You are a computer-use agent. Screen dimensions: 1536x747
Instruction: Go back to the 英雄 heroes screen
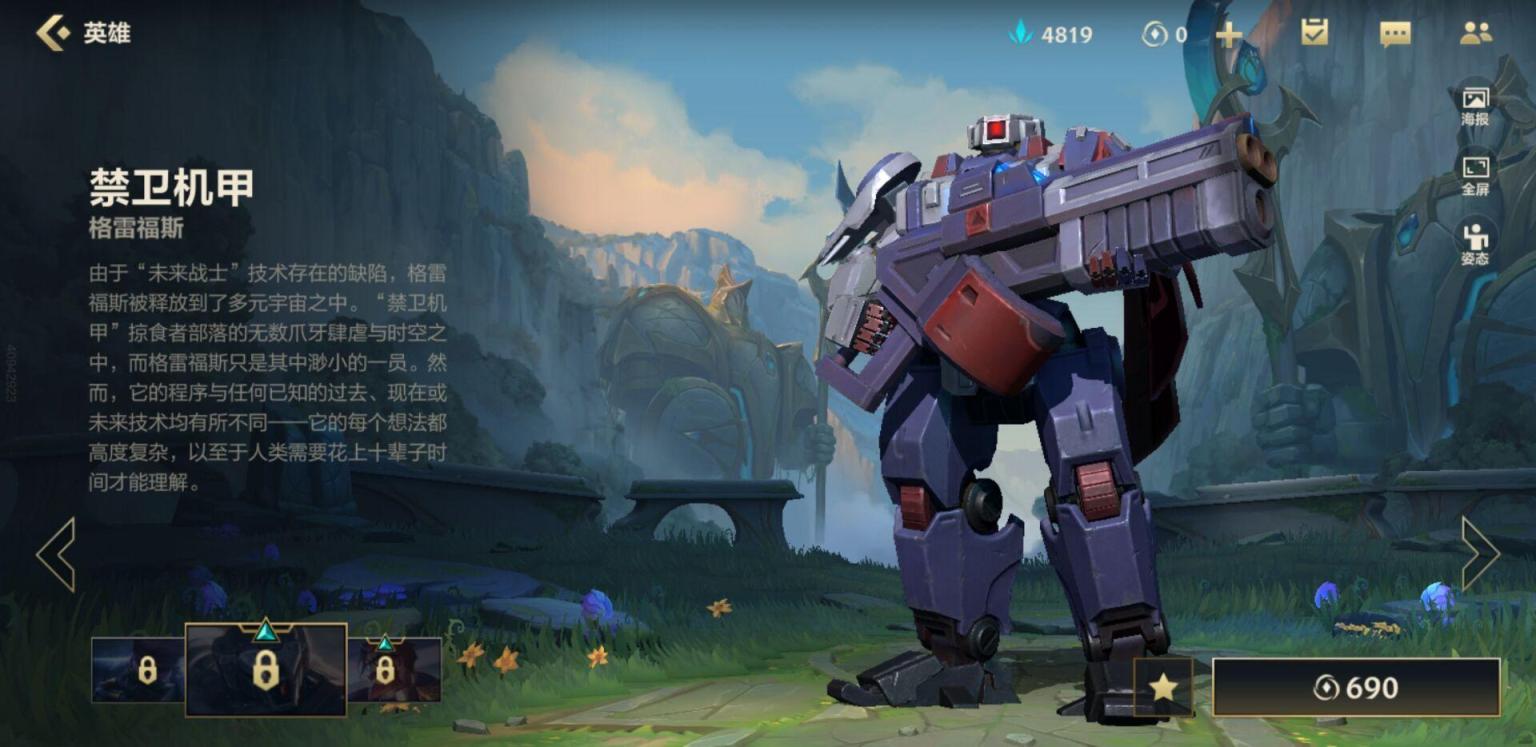coord(55,33)
